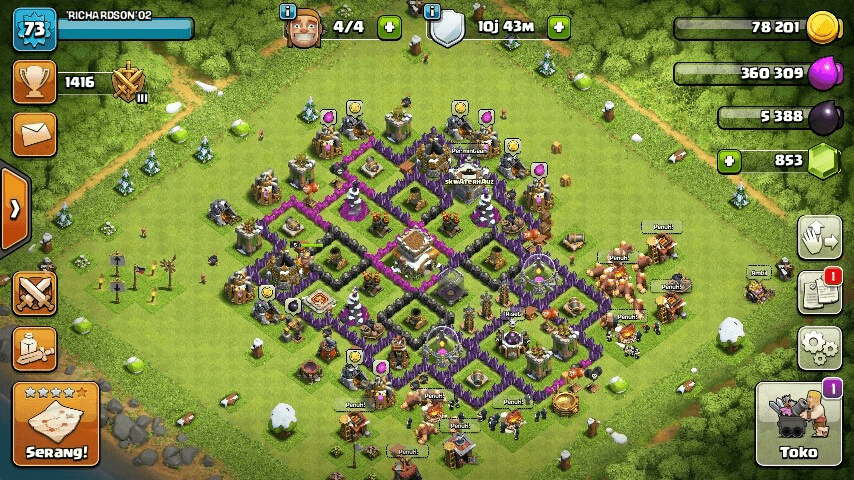Open the builder with planks button
This screenshot has height=480, width=854.
point(34,347)
